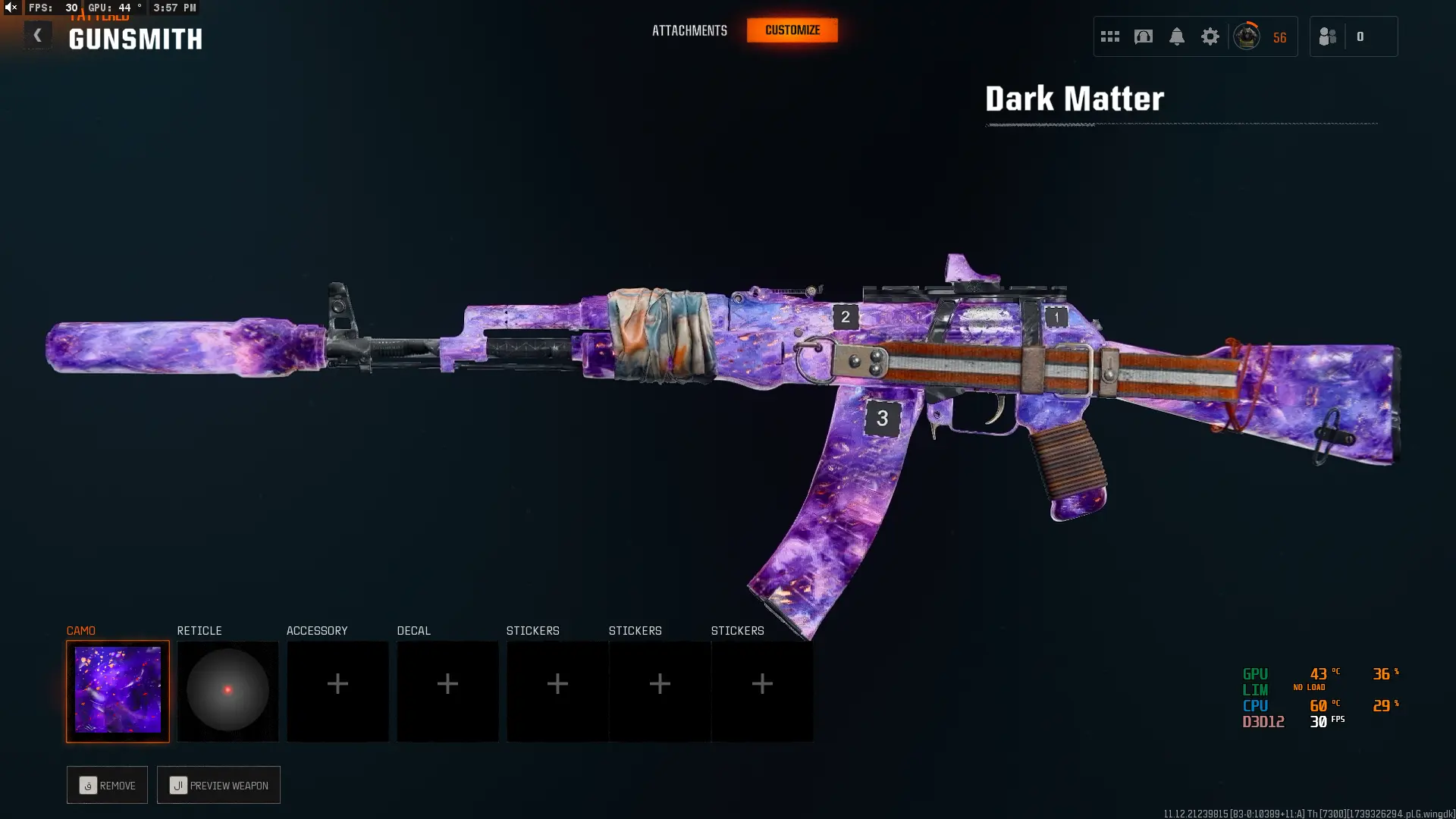Select the Customize tab

point(792,30)
